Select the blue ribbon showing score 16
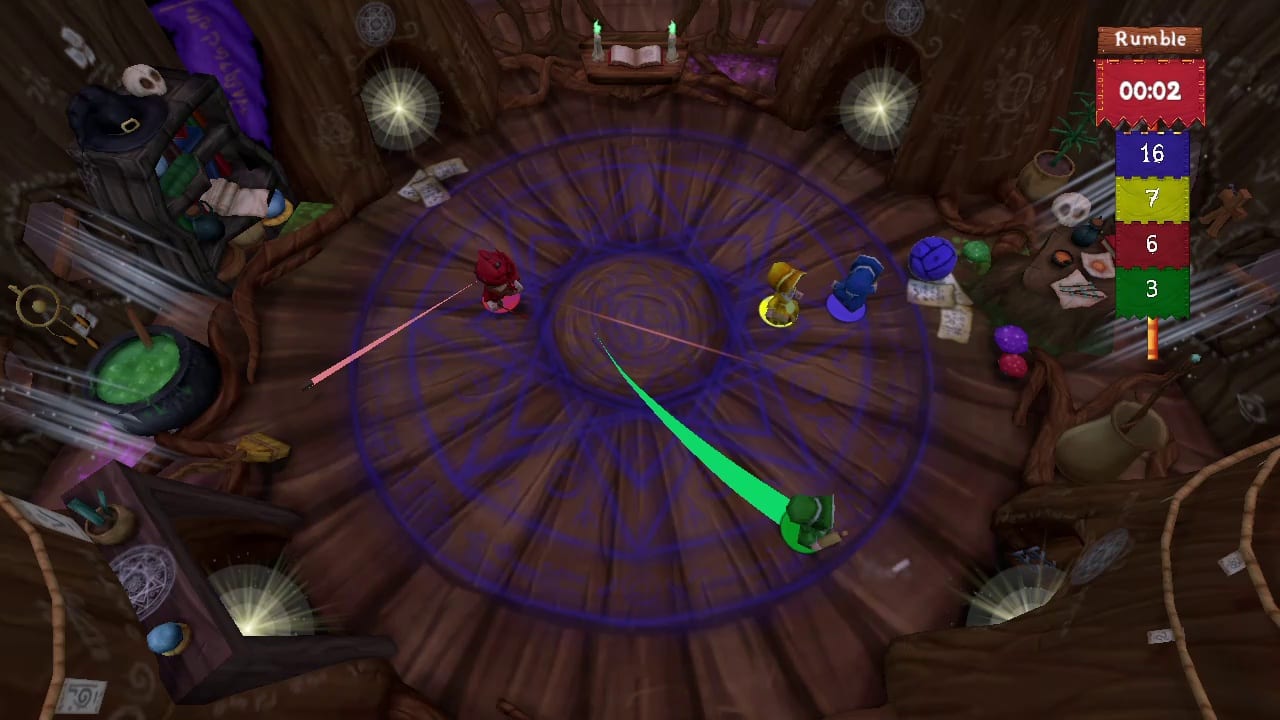Screen dimensions: 1280x720 pos(1152,155)
